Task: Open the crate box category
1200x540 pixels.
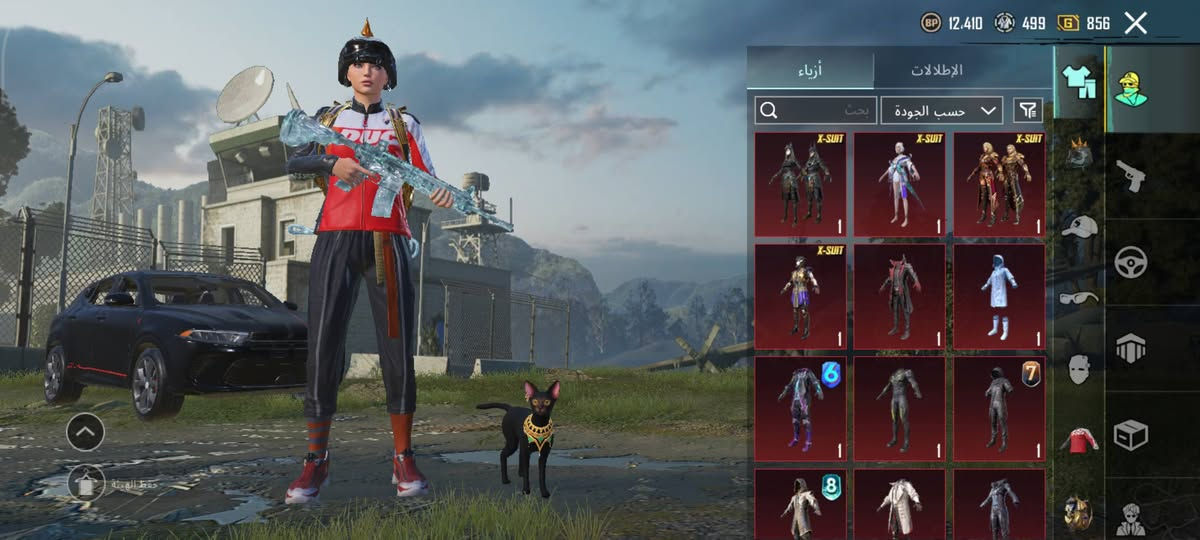Action: click(x=1131, y=435)
